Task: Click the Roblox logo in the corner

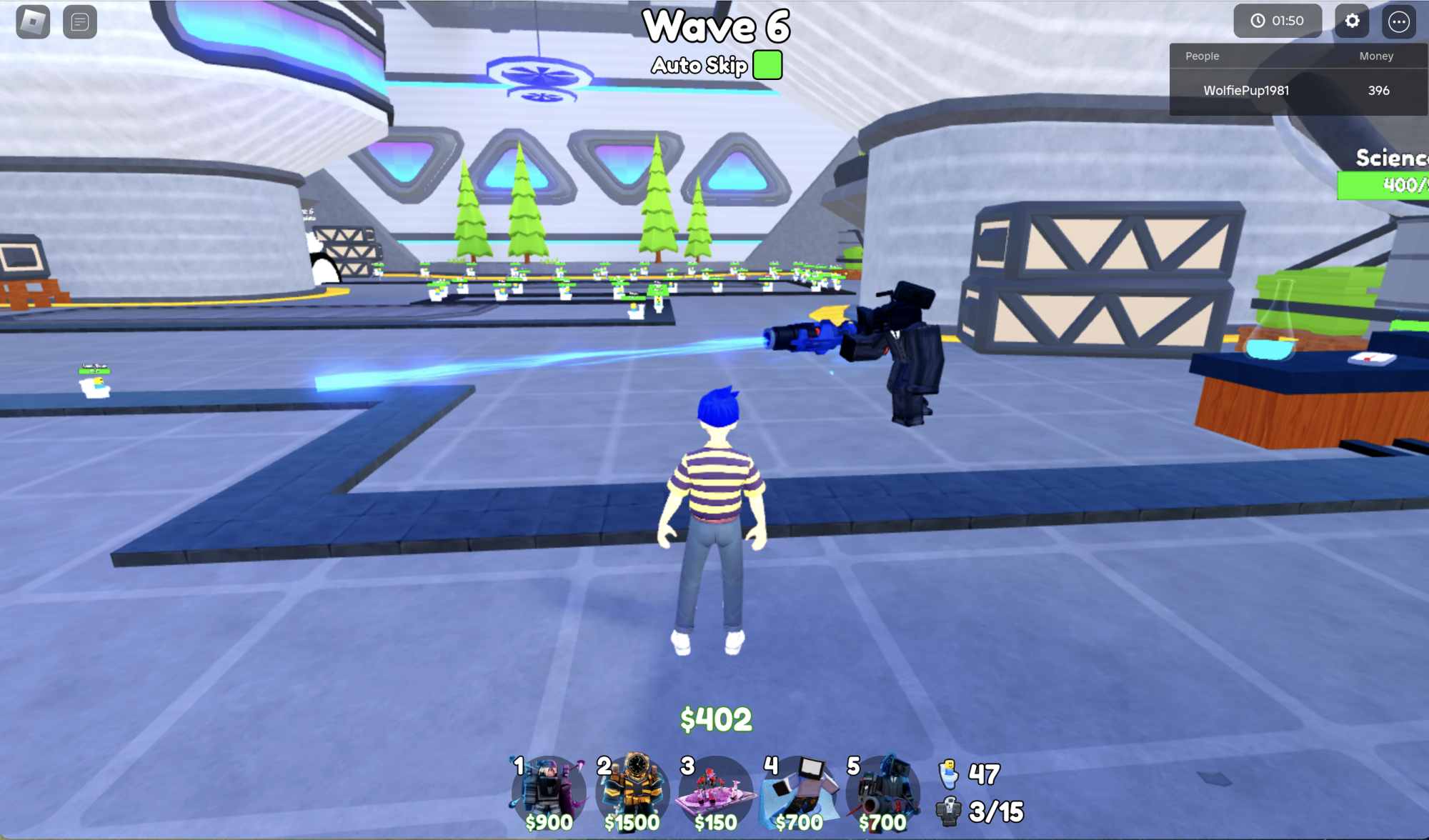Action: point(34,22)
